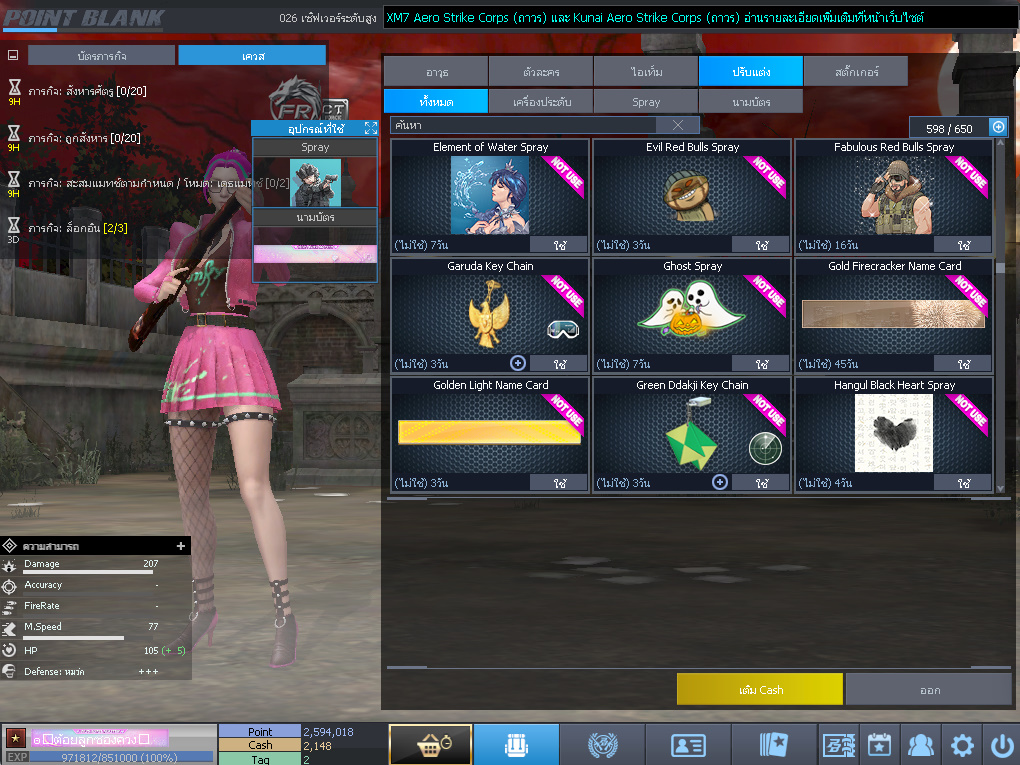Viewport: 1020px width, 765px height.
Task: Filter by เครื่องประดับ accessories sub-tab
Action: coord(541,102)
